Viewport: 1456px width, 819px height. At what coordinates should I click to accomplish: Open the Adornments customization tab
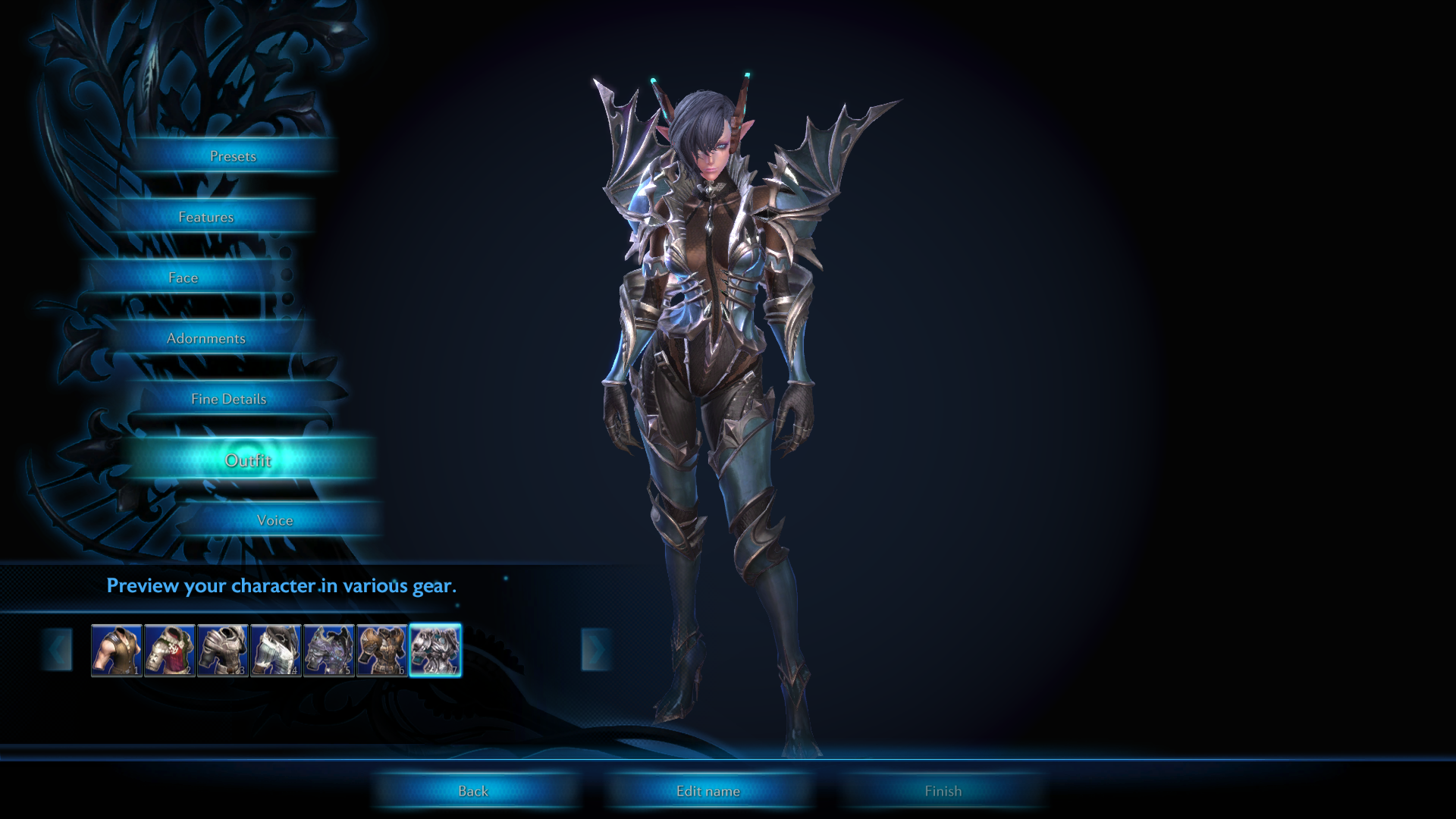206,338
